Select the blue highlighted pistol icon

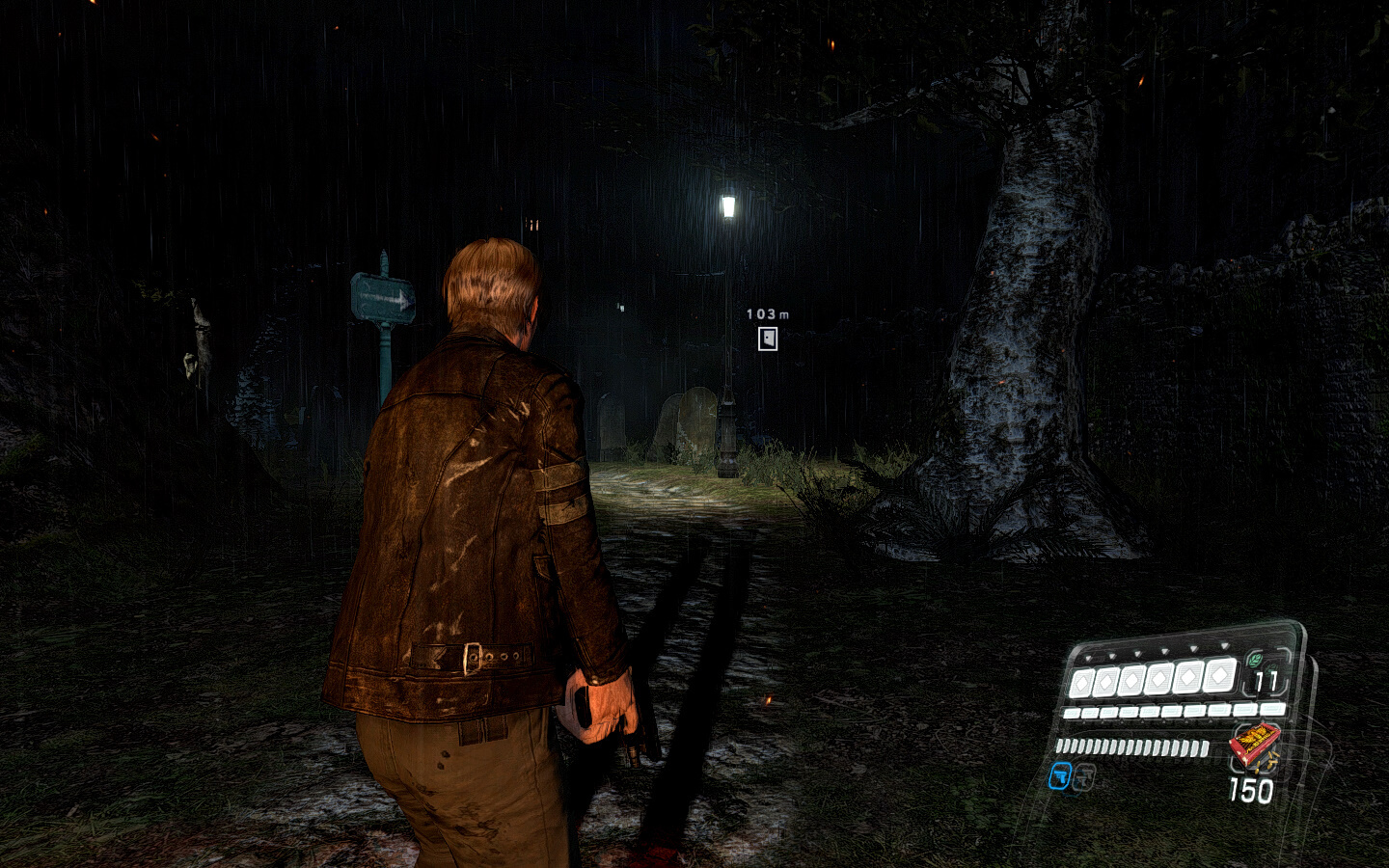point(1060,775)
